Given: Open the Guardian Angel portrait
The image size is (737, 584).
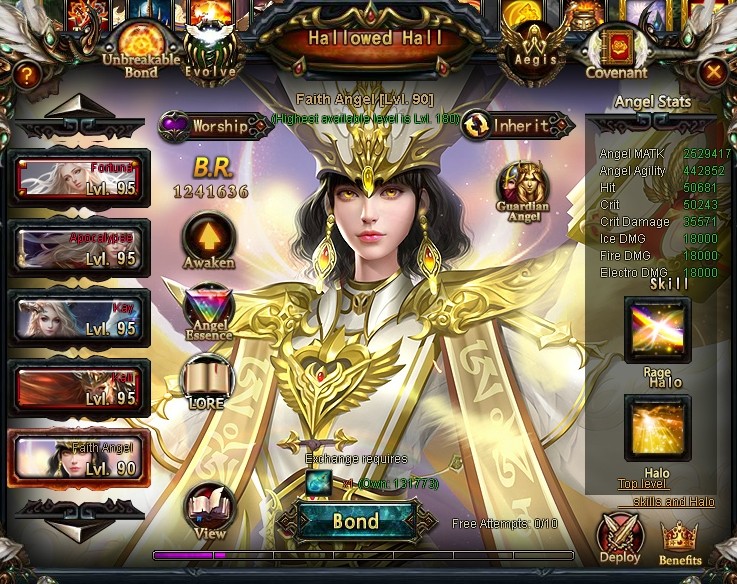Looking at the screenshot, I should (x=522, y=188).
